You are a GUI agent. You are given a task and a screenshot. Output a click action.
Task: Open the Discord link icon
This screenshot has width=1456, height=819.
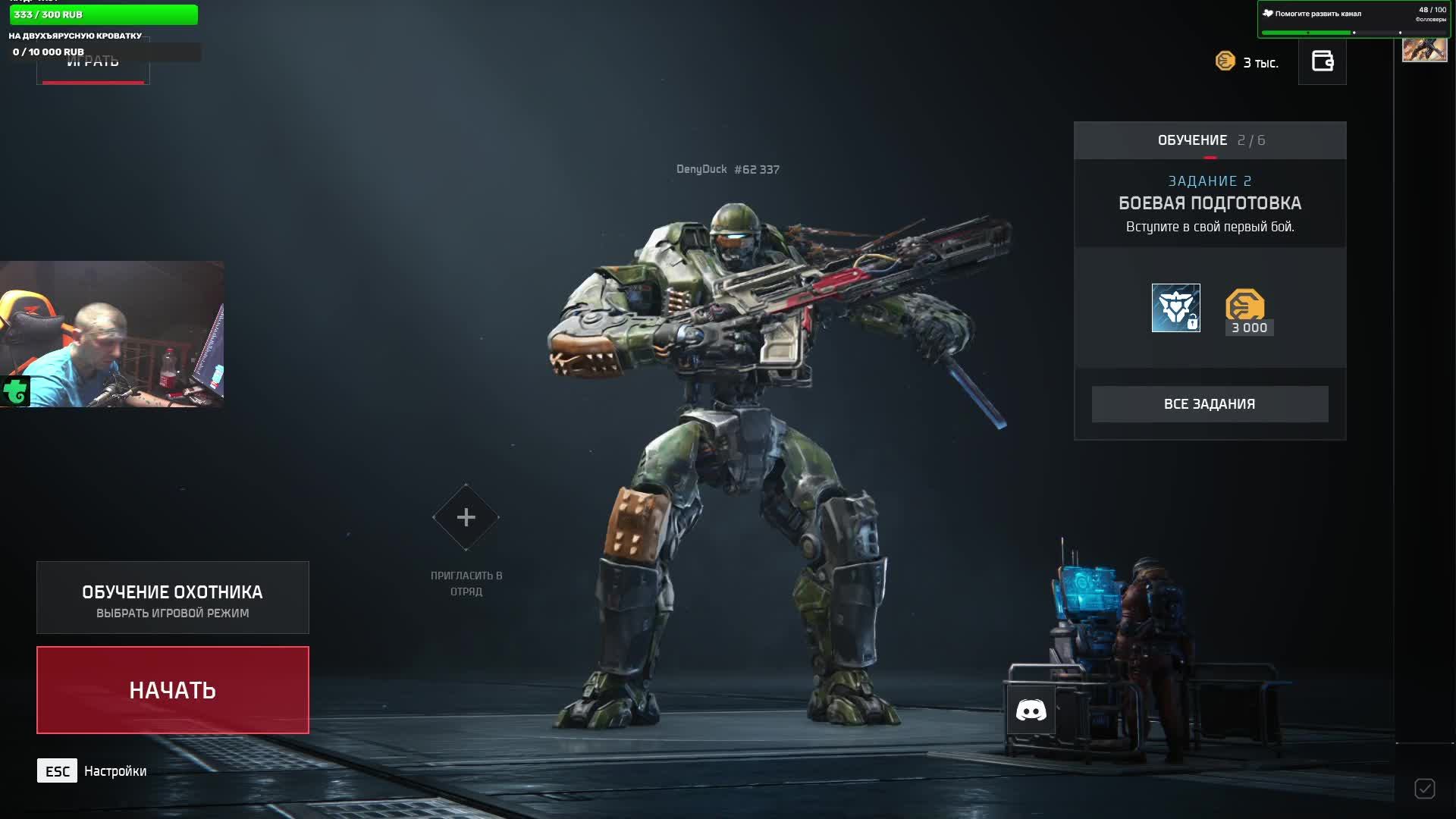[x=1031, y=711]
